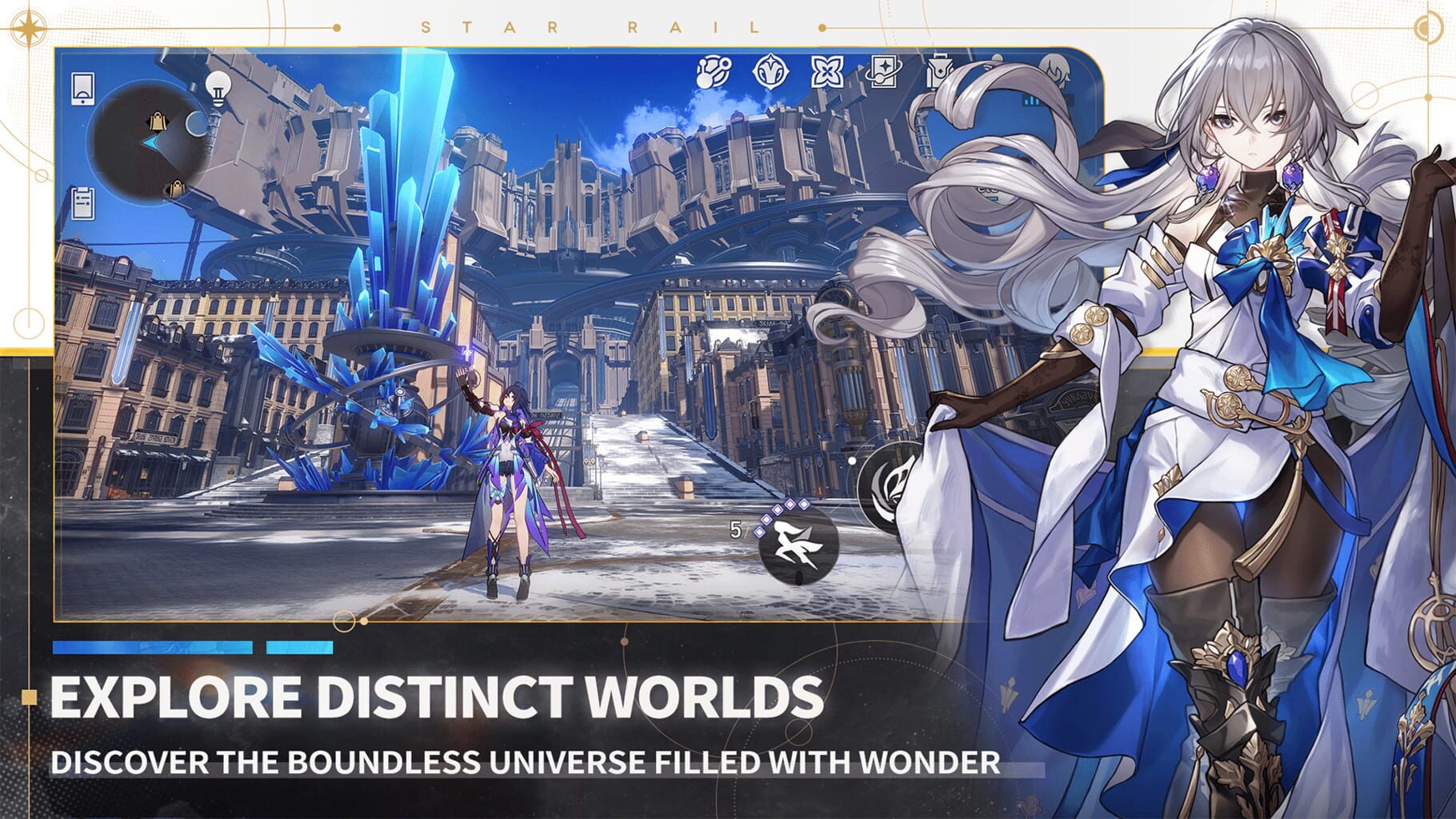Screen dimensions: 1456x819
Task: Open the Interastral Guide four-petal icon
Action: pos(827,72)
